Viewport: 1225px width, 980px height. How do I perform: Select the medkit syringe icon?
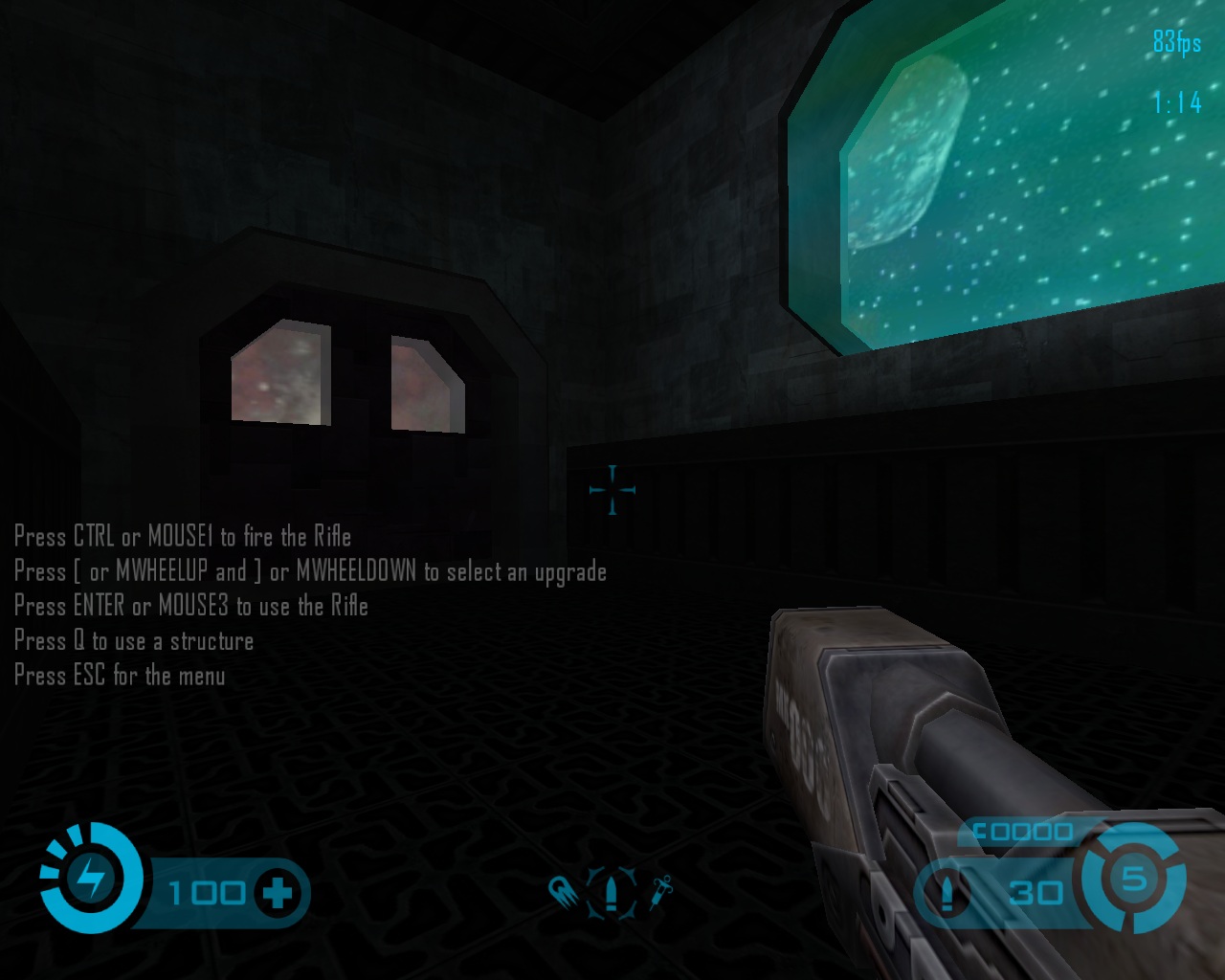pos(661,892)
